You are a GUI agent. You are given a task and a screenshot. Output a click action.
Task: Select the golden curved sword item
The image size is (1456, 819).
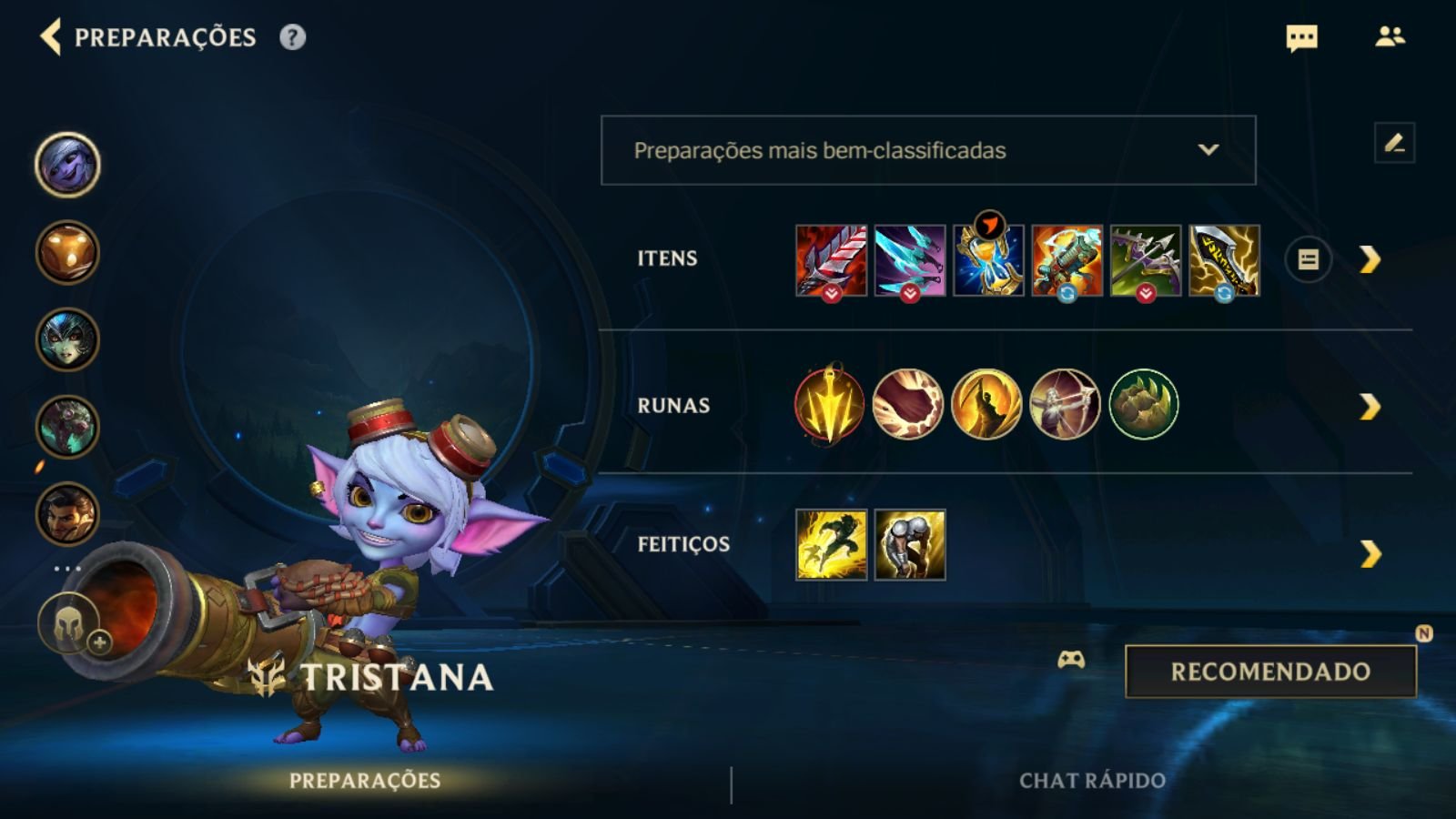click(x=1224, y=260)
